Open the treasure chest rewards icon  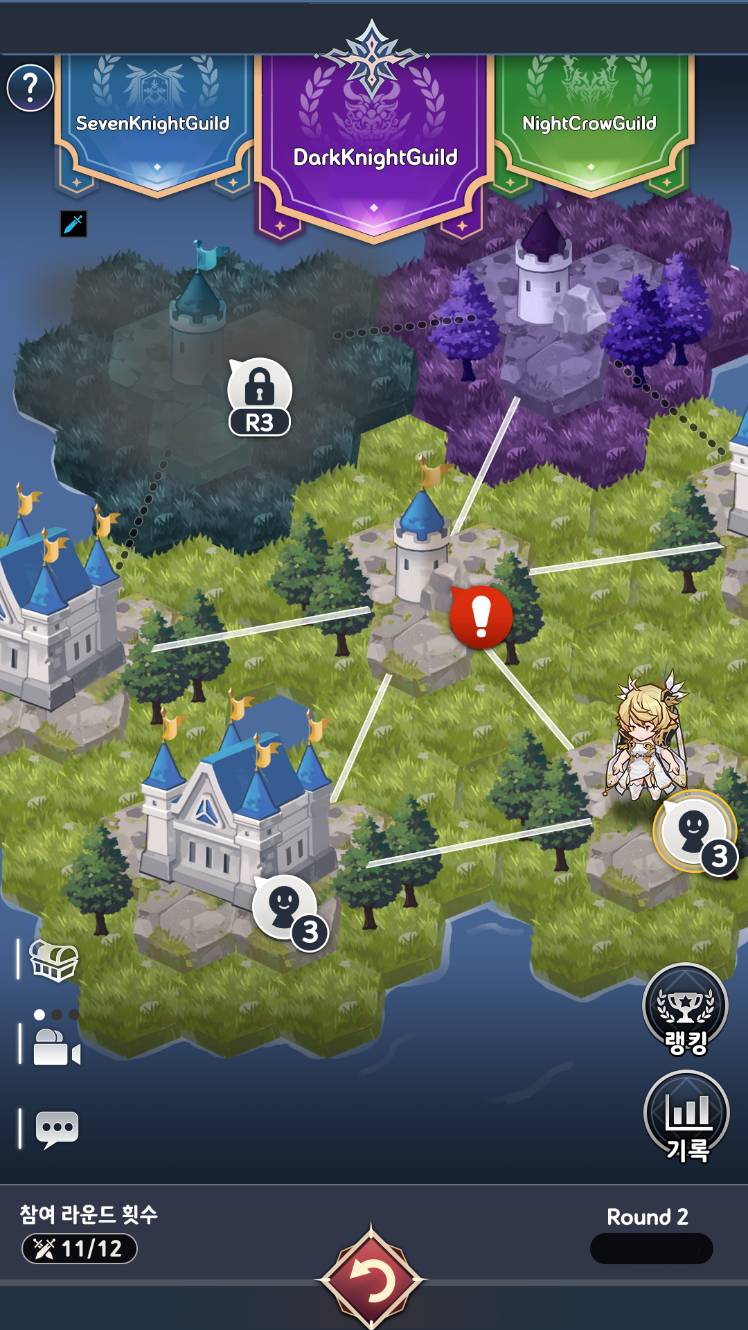pos(54,960)
